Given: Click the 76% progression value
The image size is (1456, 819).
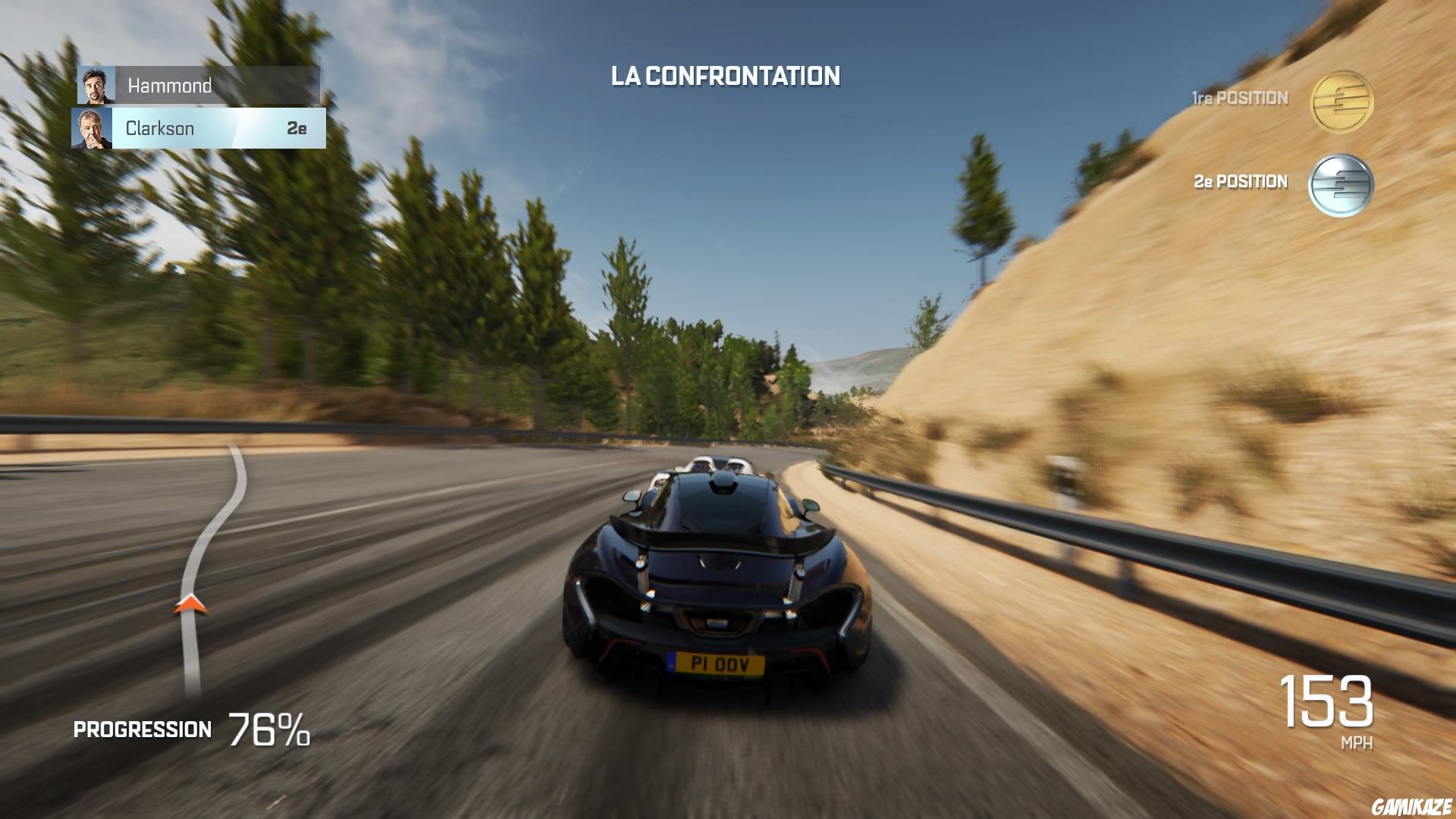Looking at the screenshot, I should [267, 730].
